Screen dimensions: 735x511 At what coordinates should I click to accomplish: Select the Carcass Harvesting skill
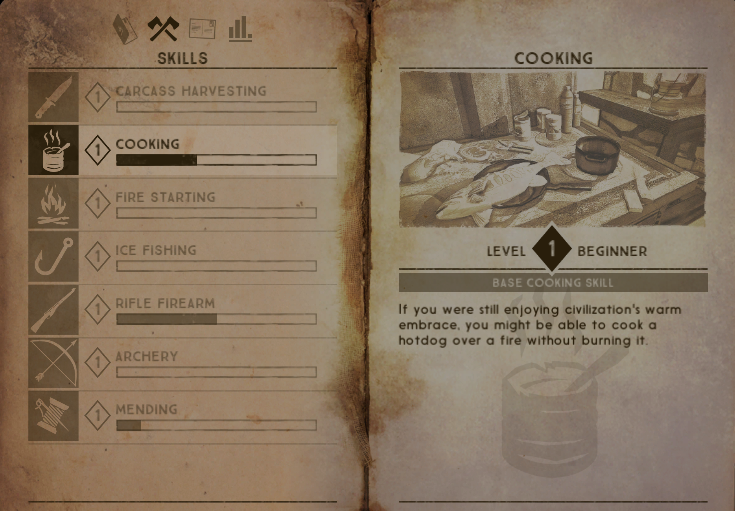click(x=183, y=96)
